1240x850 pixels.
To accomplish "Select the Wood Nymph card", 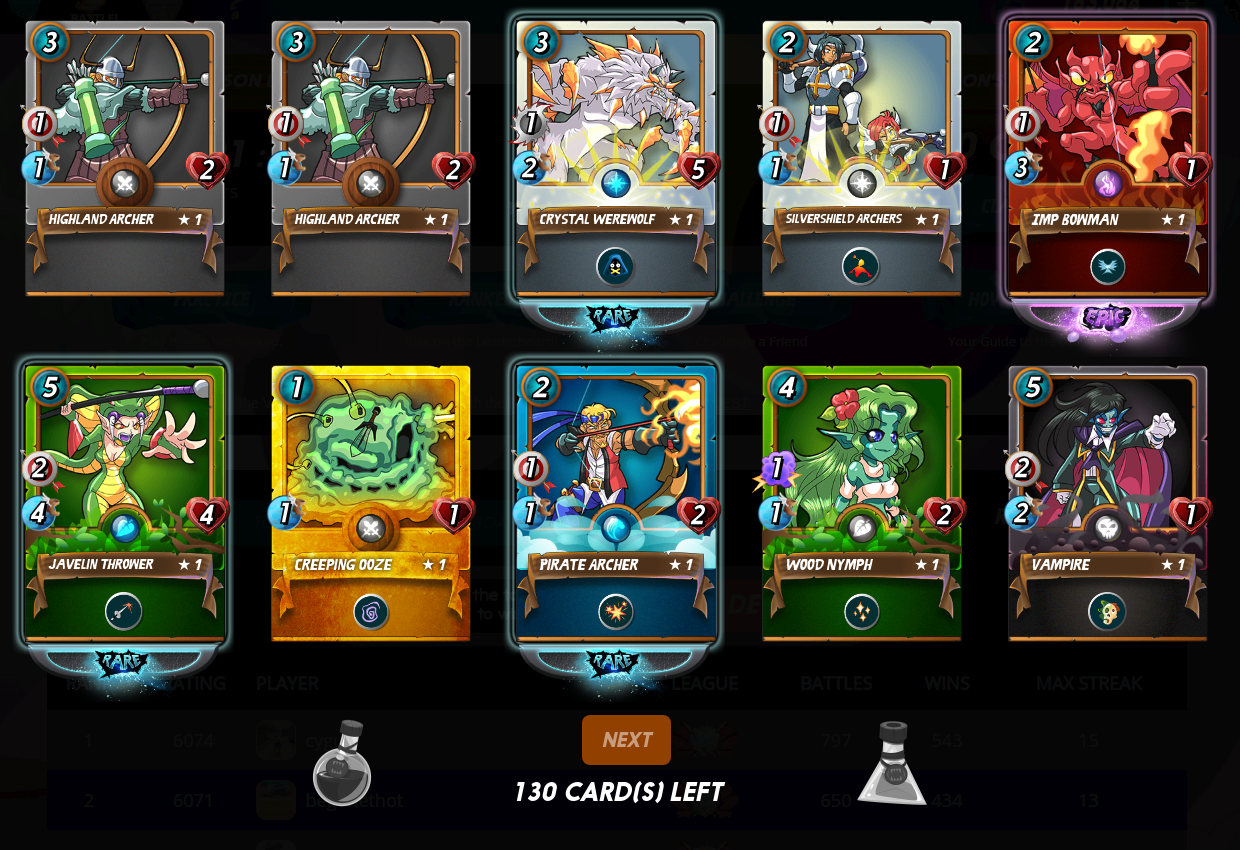I will pyautogui.click(x=861, y=503).
